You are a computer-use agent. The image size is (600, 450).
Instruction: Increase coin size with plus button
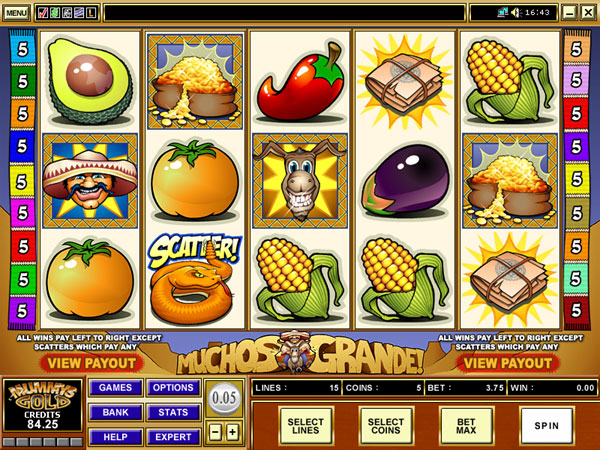point(233,432)
